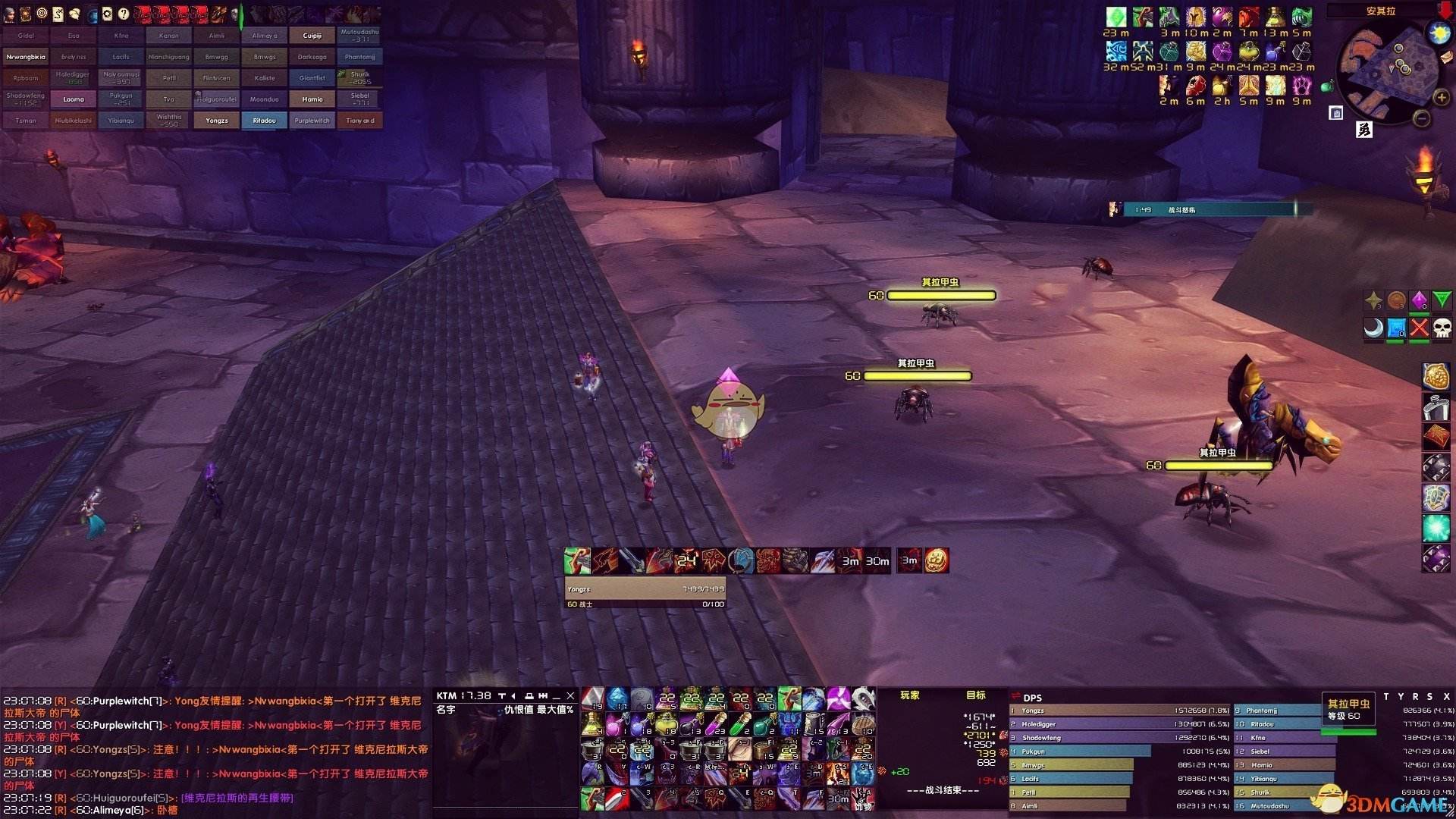1456x819 pixels.
Task: Open the mail envelope icon by minimap
Action: pyautogui.click(x=1447, y=57)
